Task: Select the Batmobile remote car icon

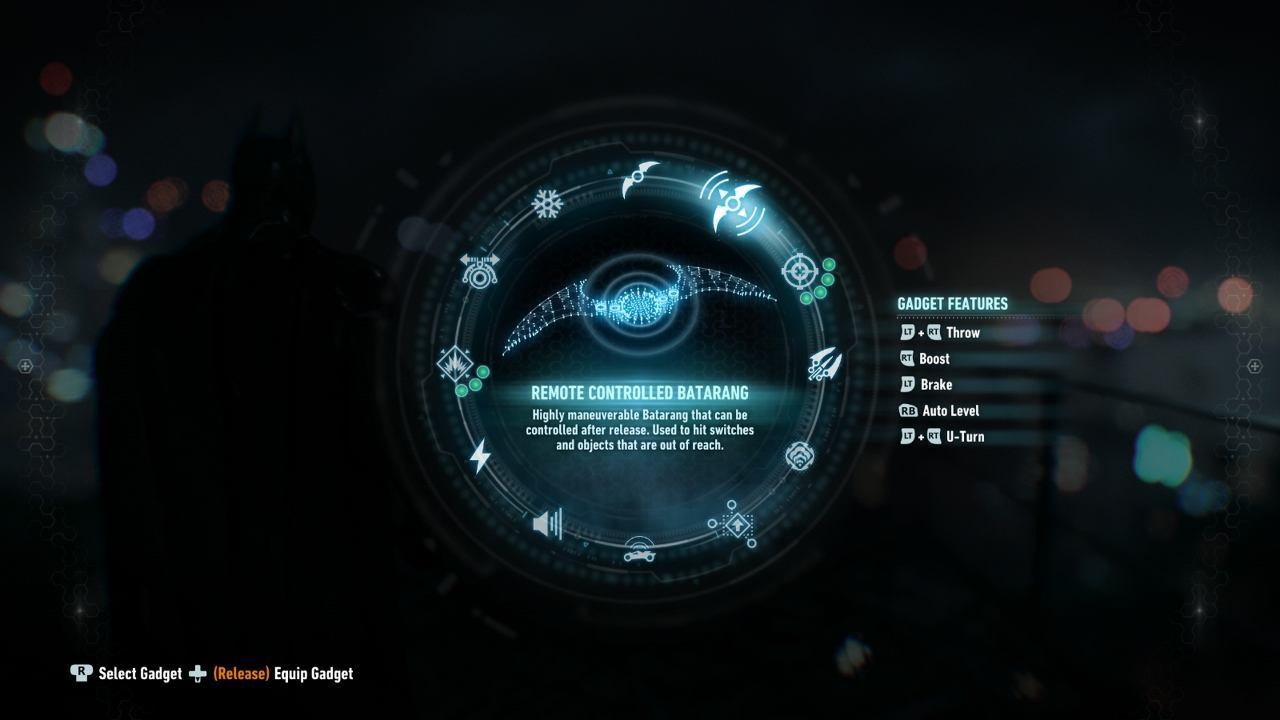Action: click(639, 555)
